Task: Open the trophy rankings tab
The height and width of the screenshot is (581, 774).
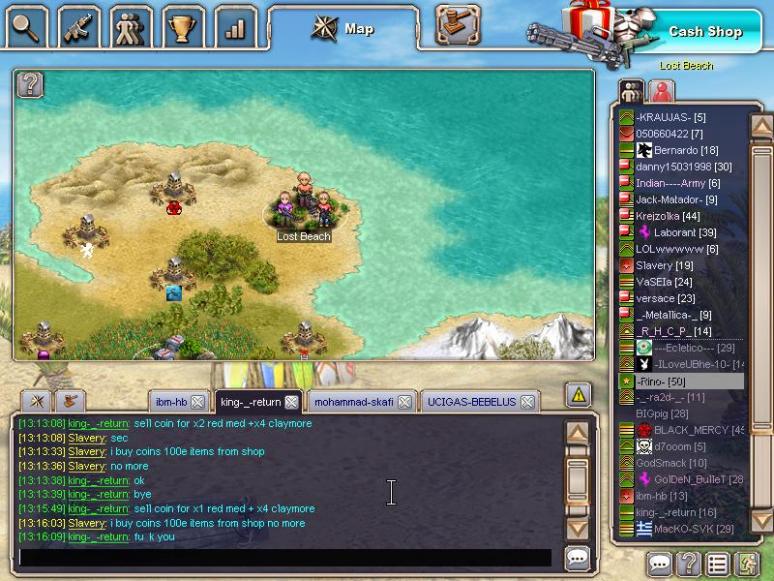Action: [181, 27]
